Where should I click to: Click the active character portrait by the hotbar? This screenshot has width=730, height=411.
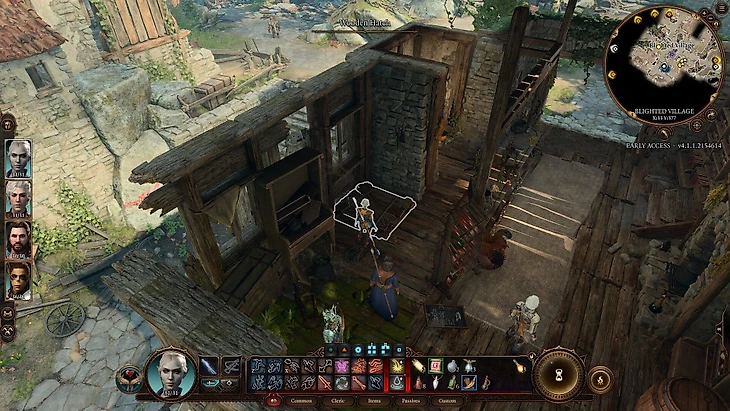170,373
